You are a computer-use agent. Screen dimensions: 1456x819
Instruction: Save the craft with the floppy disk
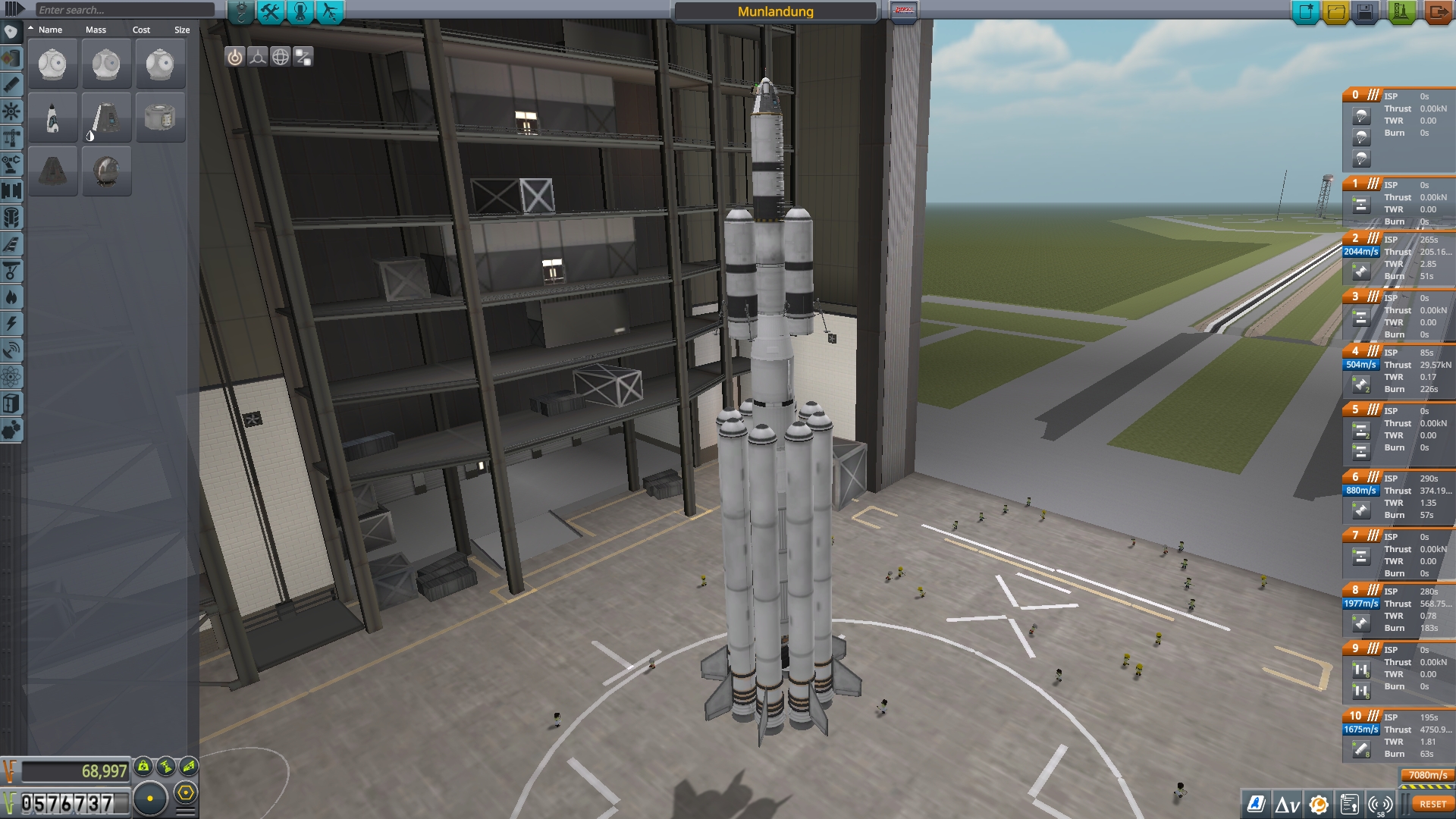[1365, 12]
